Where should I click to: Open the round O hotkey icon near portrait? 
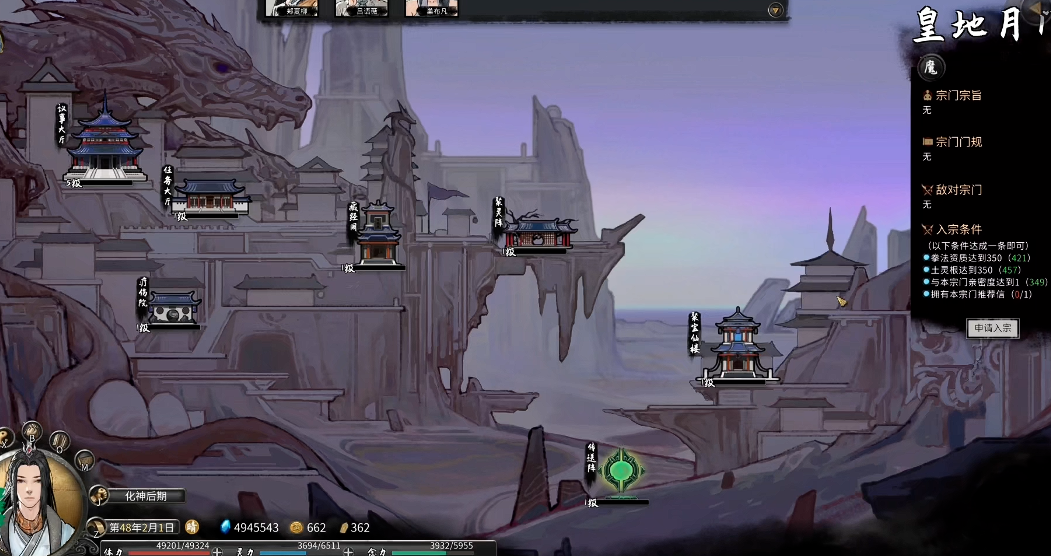pos(59,440)
